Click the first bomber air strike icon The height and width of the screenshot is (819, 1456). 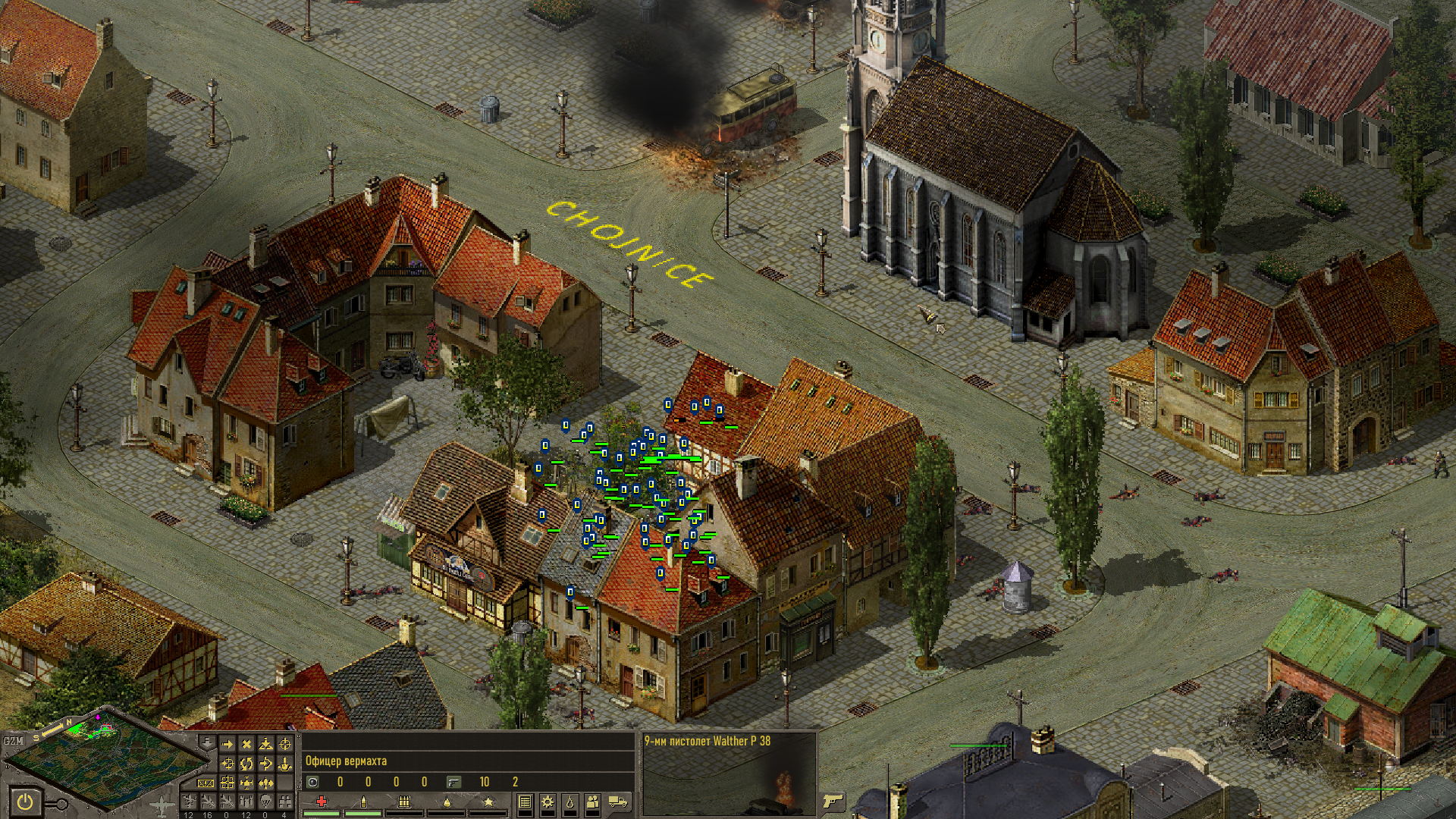click(x=189, y=802)
